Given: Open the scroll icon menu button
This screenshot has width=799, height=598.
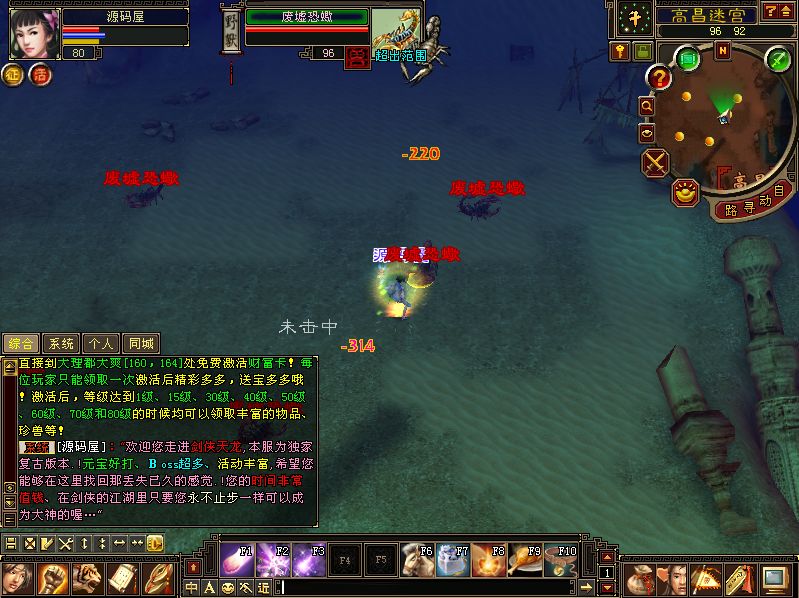Looking at the screenshot, I should pos(123,578).
